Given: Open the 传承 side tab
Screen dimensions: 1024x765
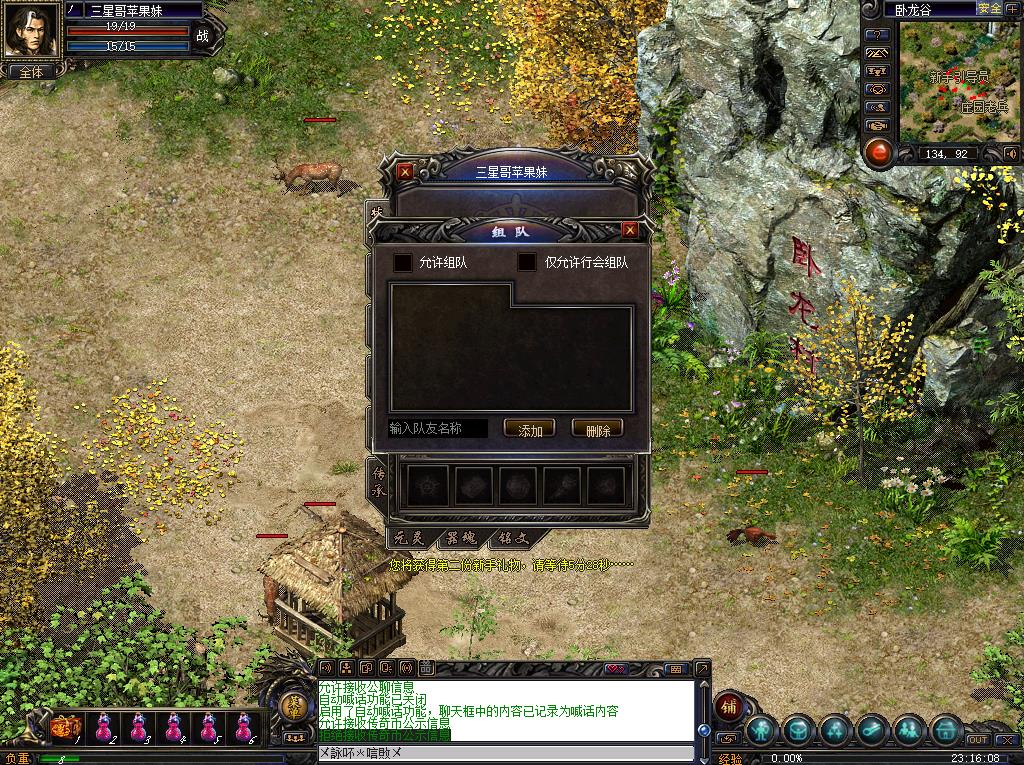Looking at the screenshot, I should pos(378,477).
